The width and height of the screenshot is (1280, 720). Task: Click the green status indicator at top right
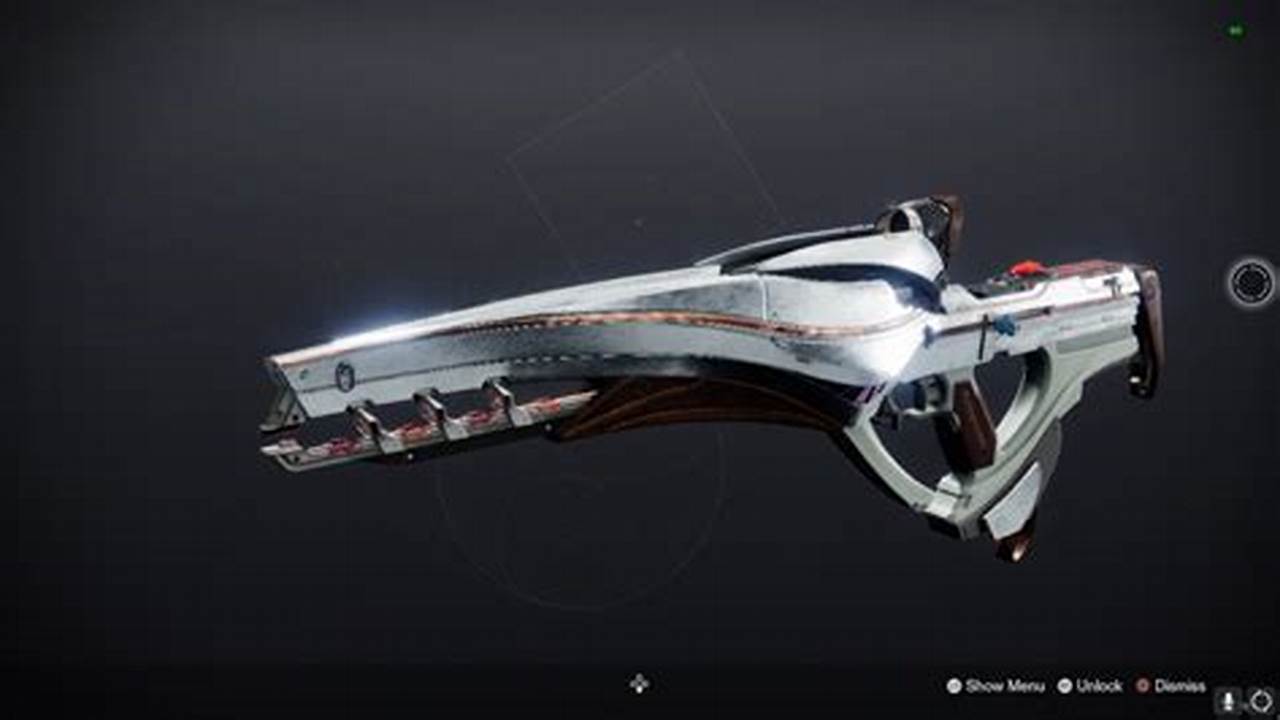(x=1236, y=30)
